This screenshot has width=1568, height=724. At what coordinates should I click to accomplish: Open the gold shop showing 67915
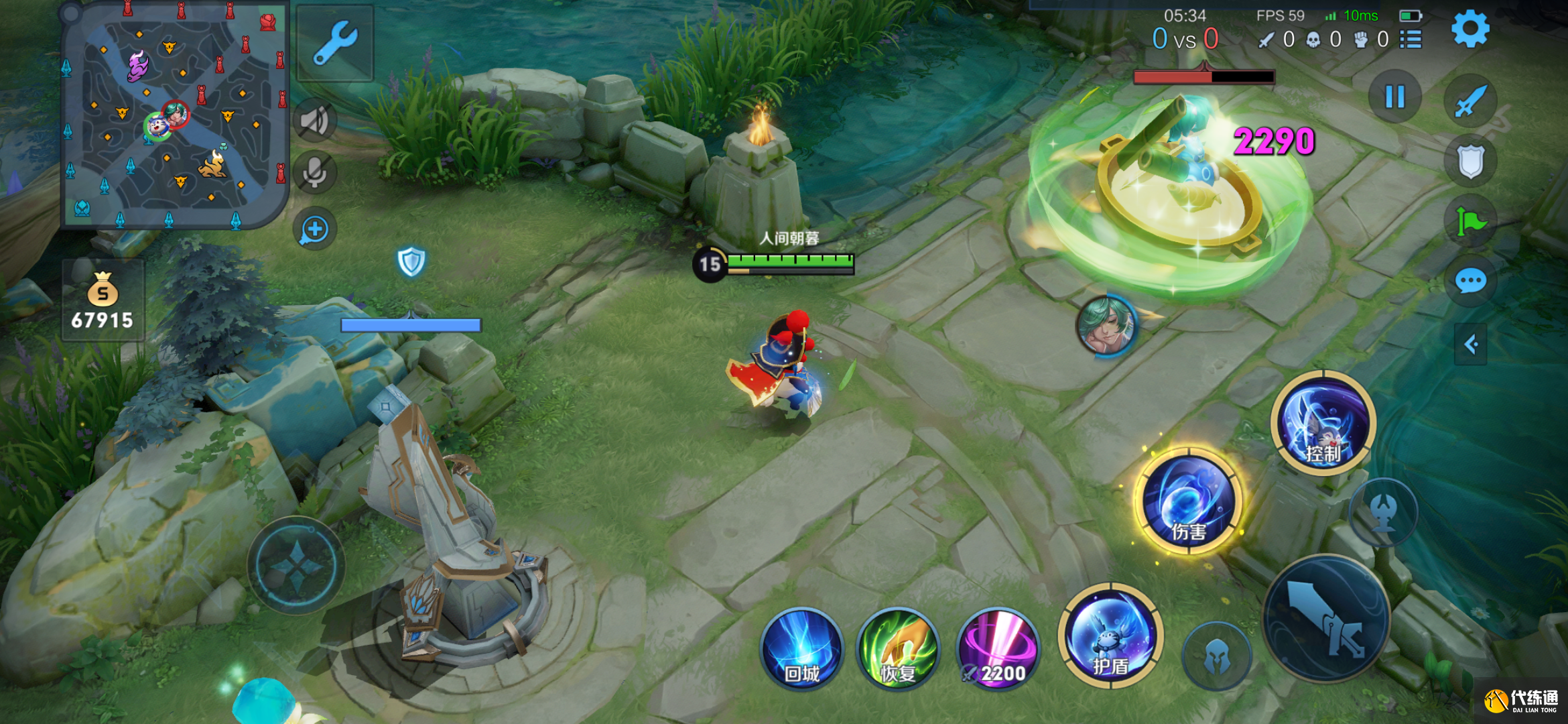tap(103, 301)
